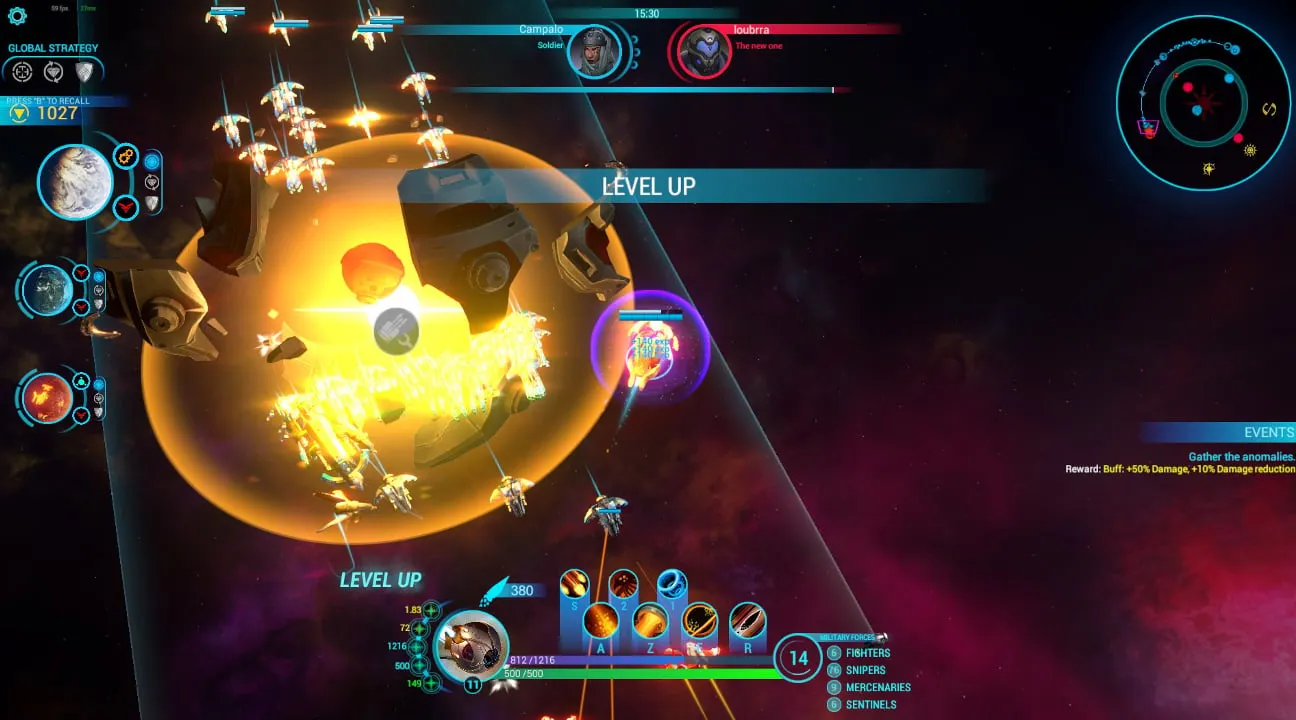
Task: Select the crosshair targeting icon under Global Strategy
Action: click(23, 72)
